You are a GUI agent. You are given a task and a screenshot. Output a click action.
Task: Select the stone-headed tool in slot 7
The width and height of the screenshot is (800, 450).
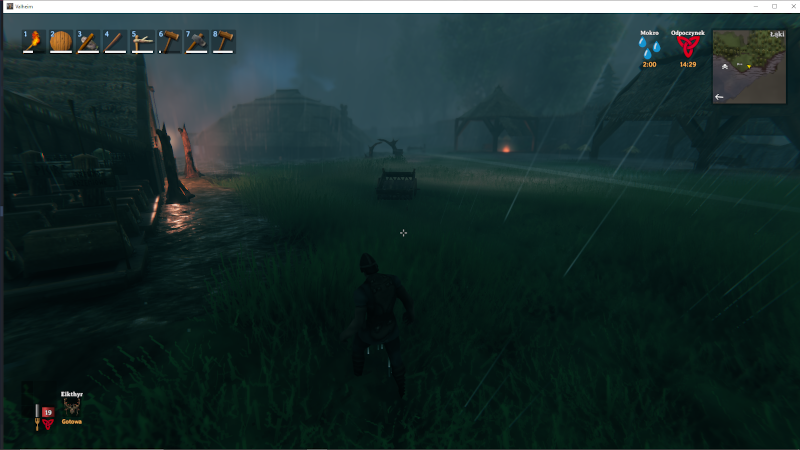(x=196, y=41)
